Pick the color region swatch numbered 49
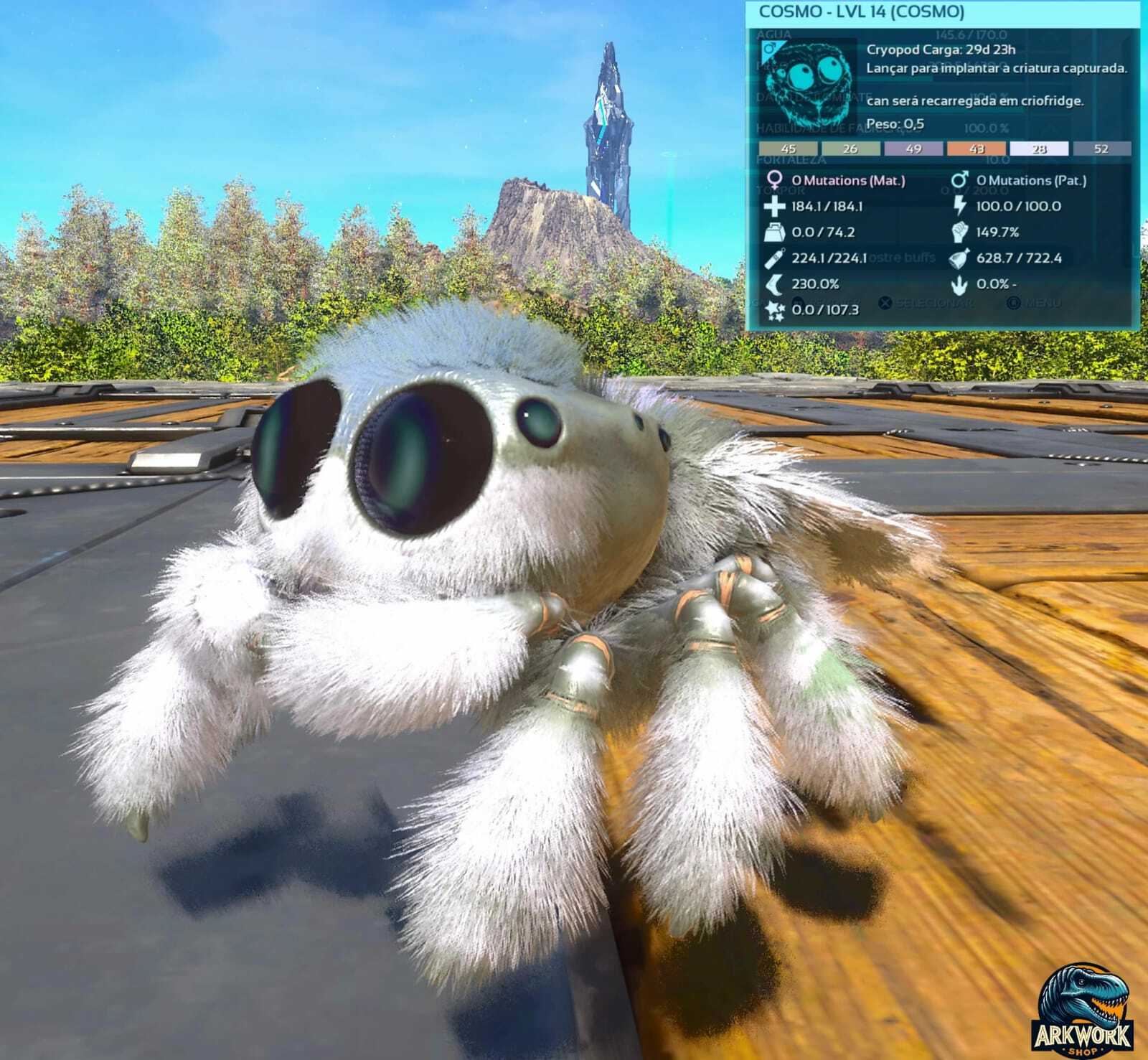 [913, 149]
